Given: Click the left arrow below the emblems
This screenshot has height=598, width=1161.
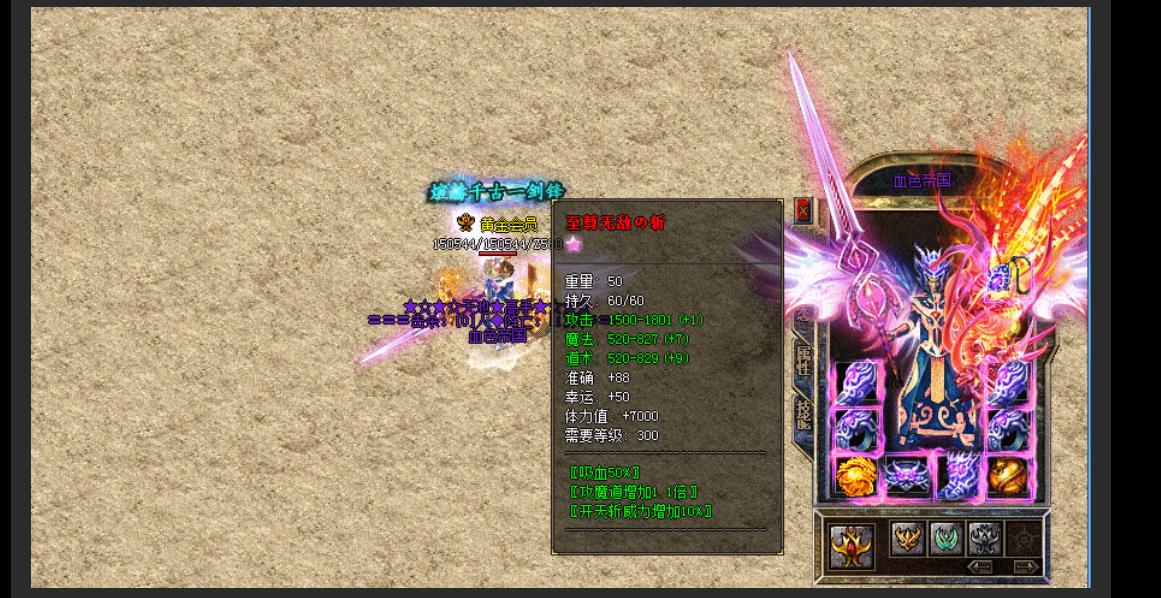Looking at the screenshot, I should 979,567.
